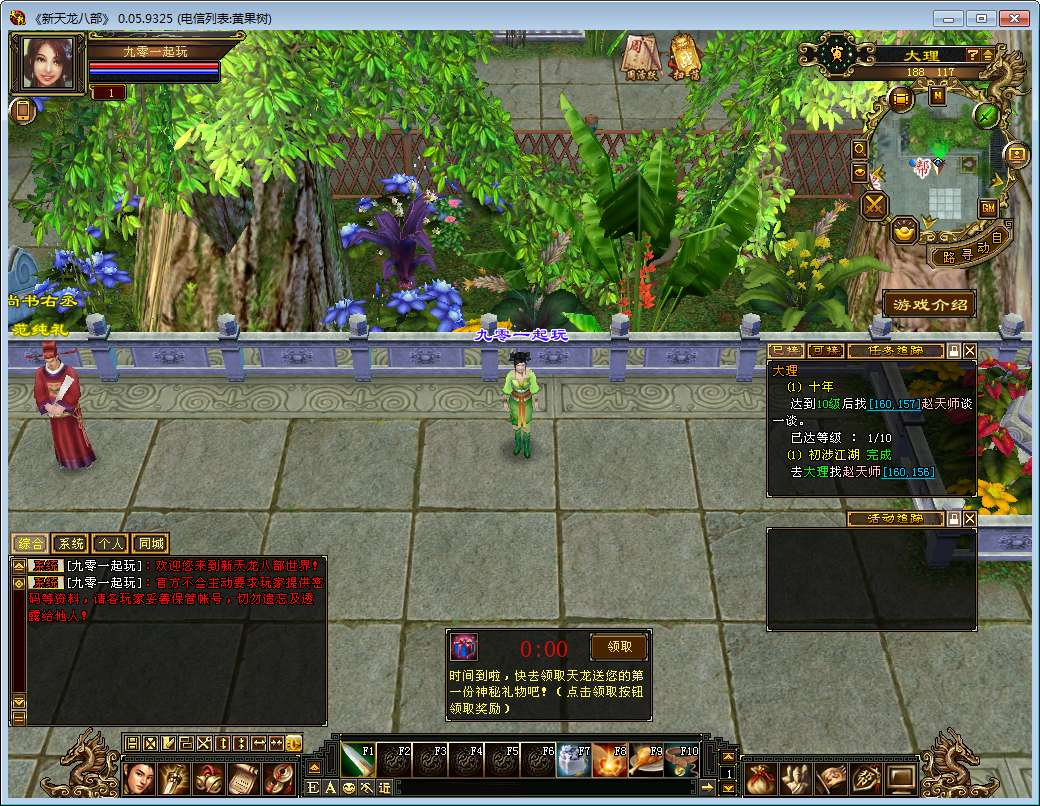Claim the gift with the 领取 button
Screen dimensions: 1040x806
[618, 647]
